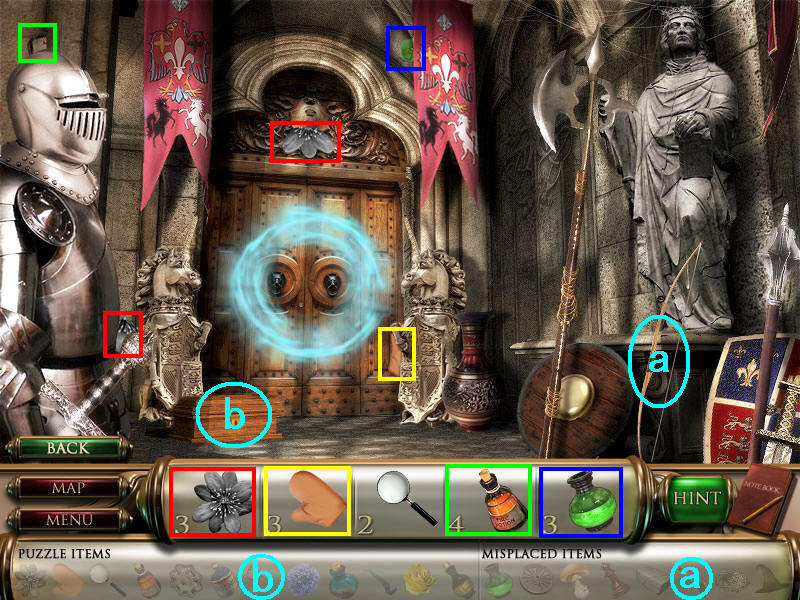Select the green round flask slot
This screenshot has height=600, width=800.
pos(581,501)
